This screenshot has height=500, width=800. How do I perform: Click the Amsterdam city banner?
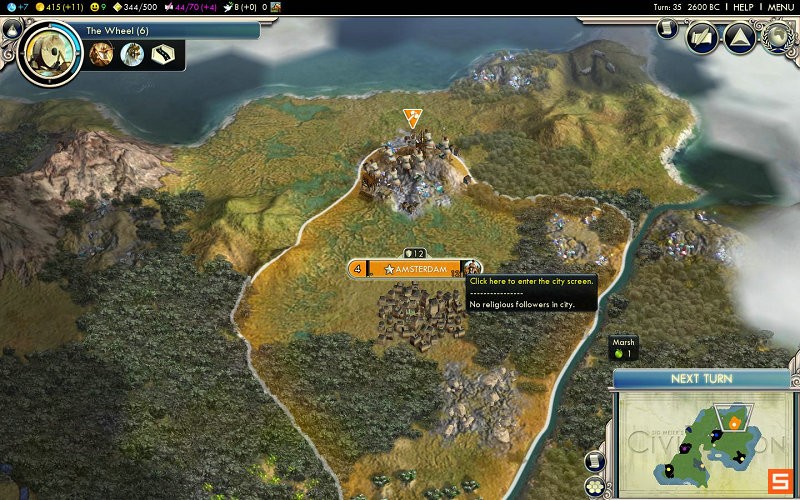point(414,269)
